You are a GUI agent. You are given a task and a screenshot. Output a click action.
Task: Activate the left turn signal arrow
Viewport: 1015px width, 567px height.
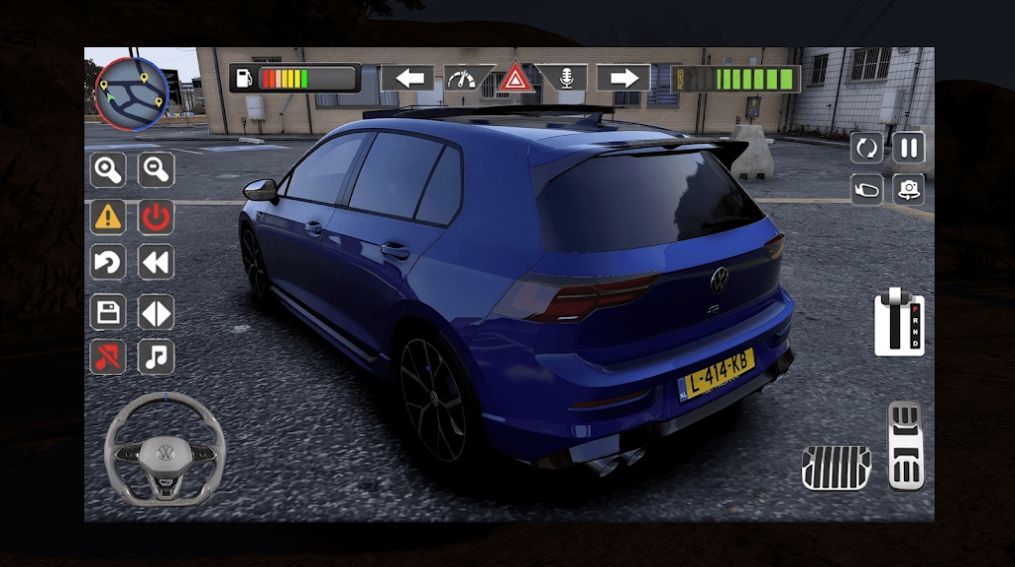[x=407, y=78]
